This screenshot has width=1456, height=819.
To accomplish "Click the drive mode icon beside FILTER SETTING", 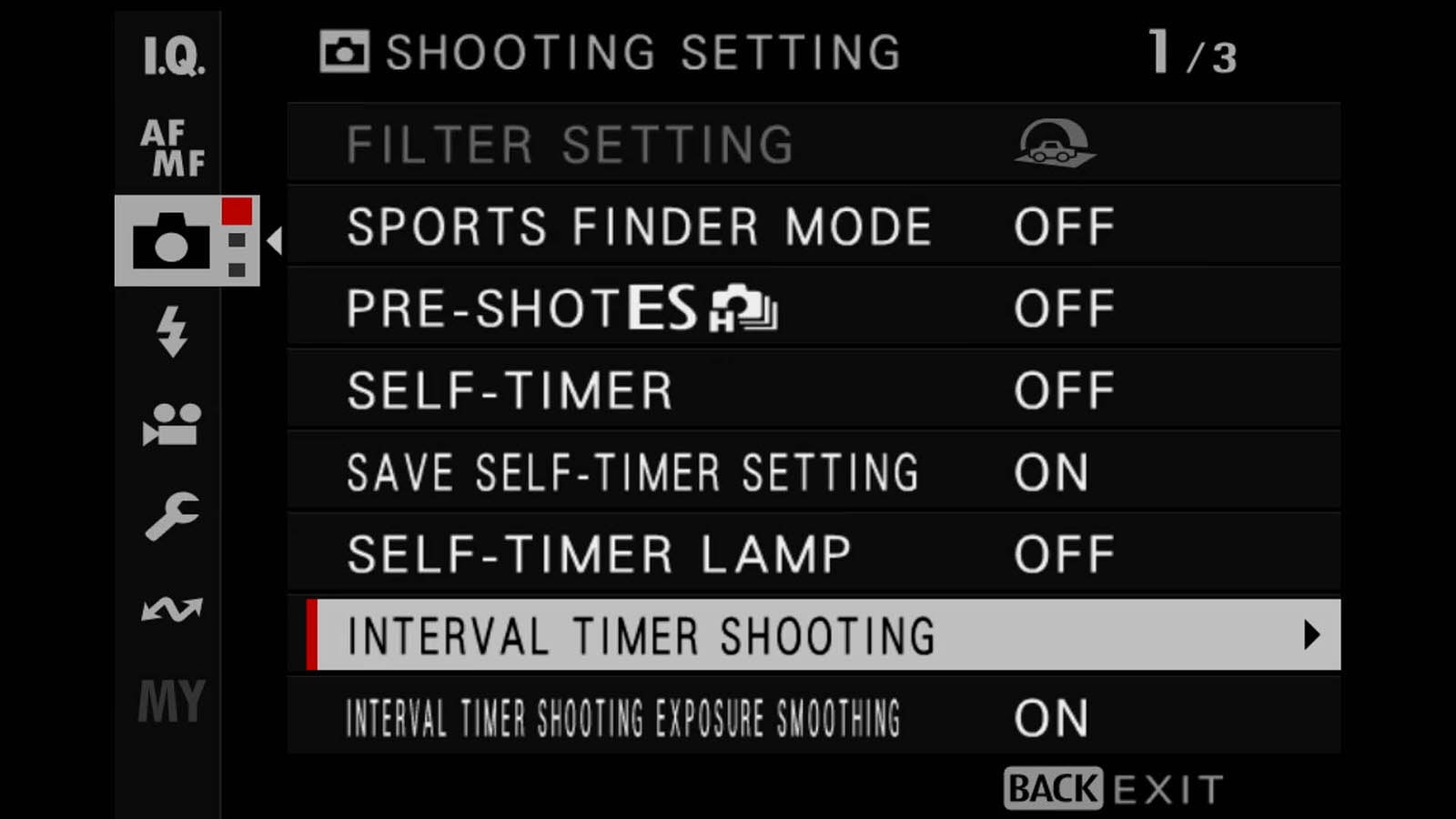I will [x=1056, y=144].
